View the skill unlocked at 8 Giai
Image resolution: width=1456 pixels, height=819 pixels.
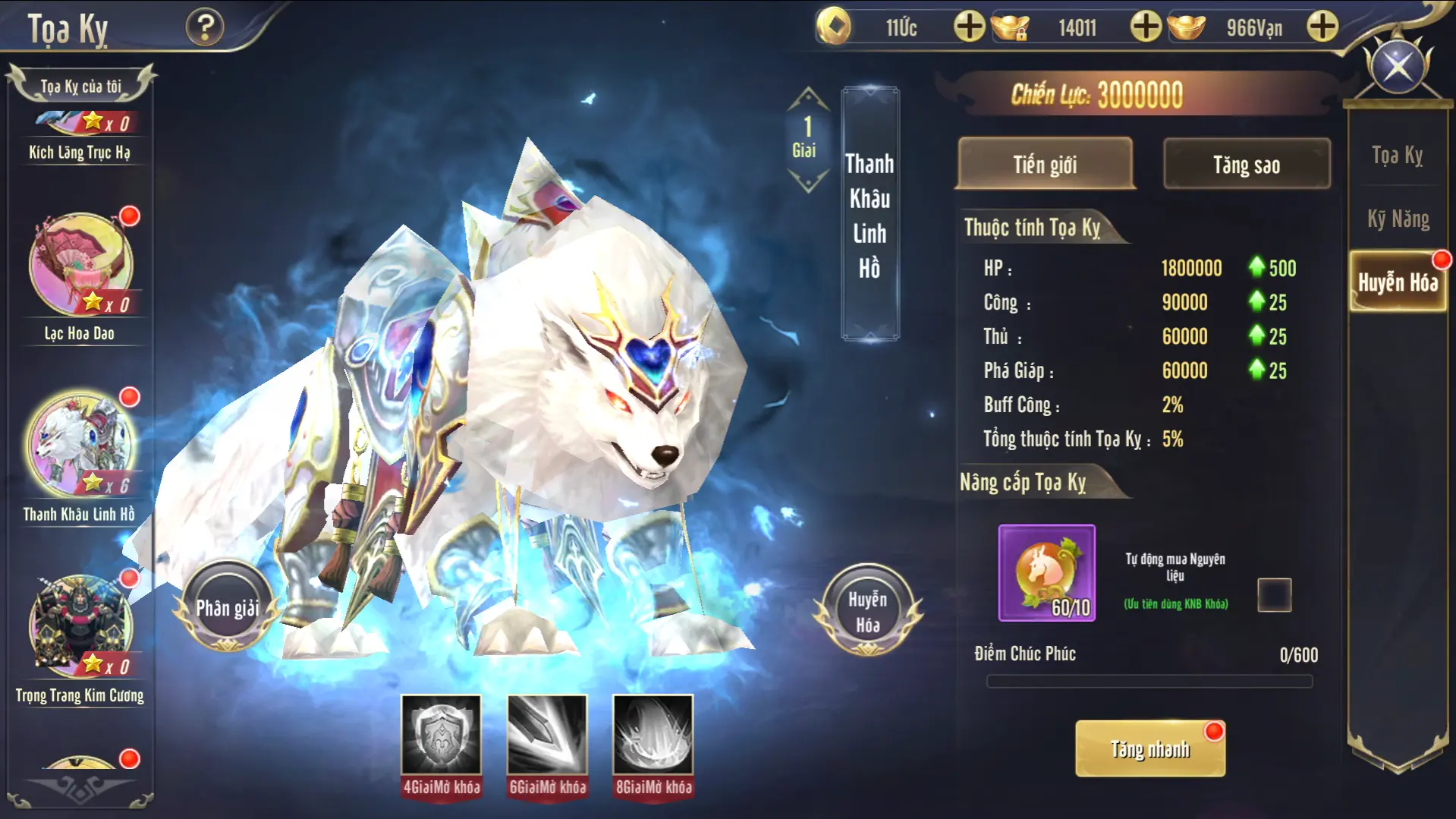coord(653,735)
